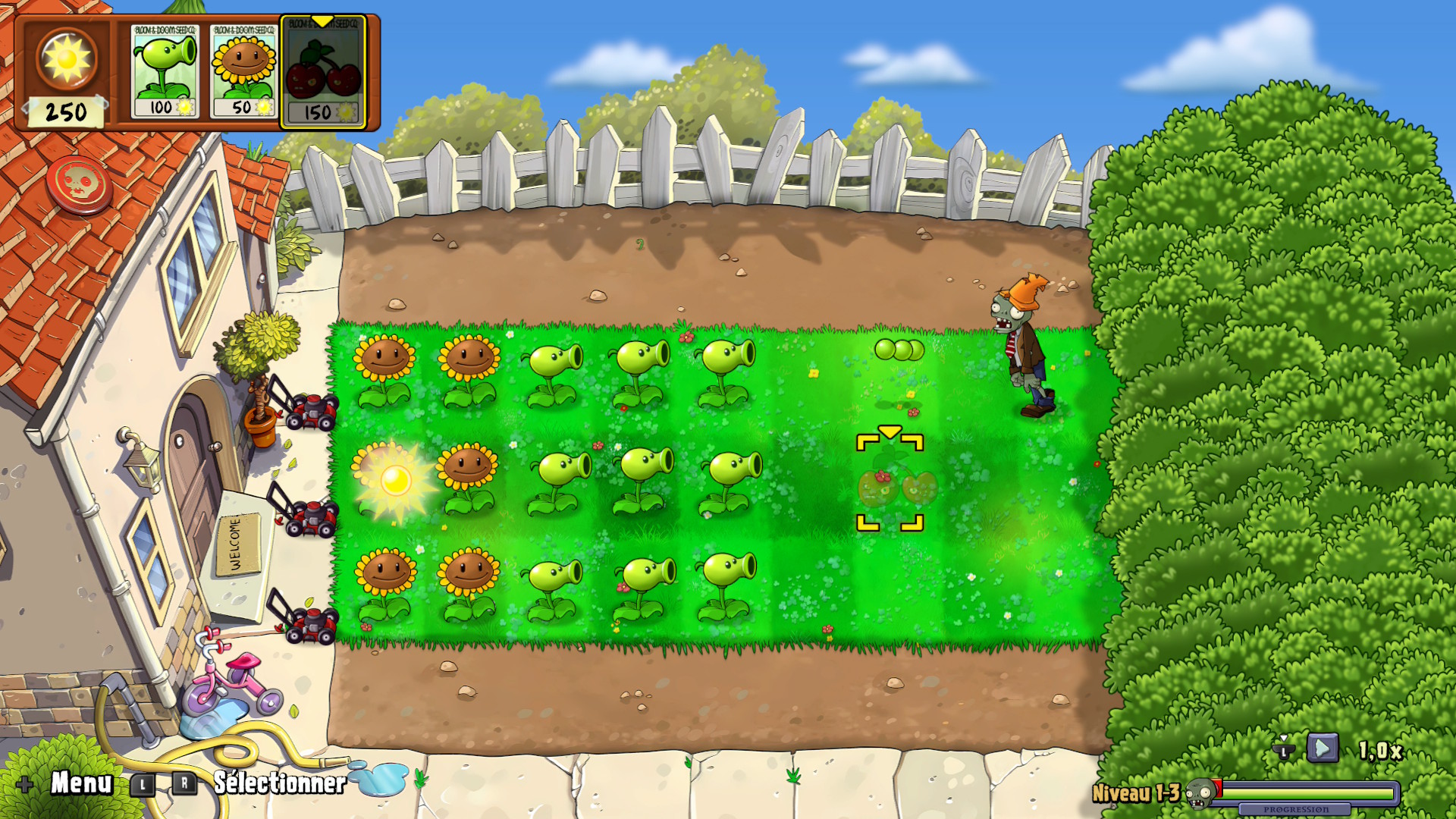The image size is (1456, 819).
Task: Select the Peashooter seed packet
Action: point(165,71)
